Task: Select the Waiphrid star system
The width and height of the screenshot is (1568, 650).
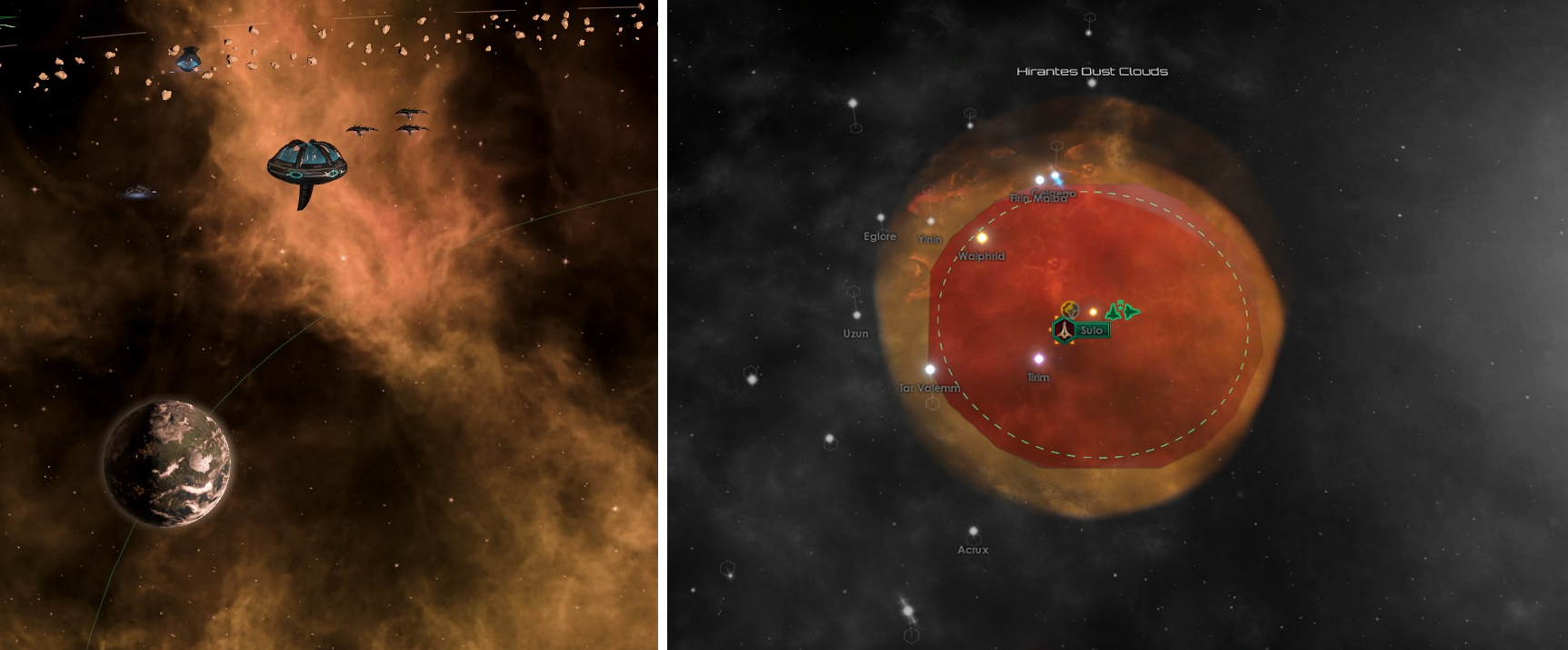Action: (982, 238)
